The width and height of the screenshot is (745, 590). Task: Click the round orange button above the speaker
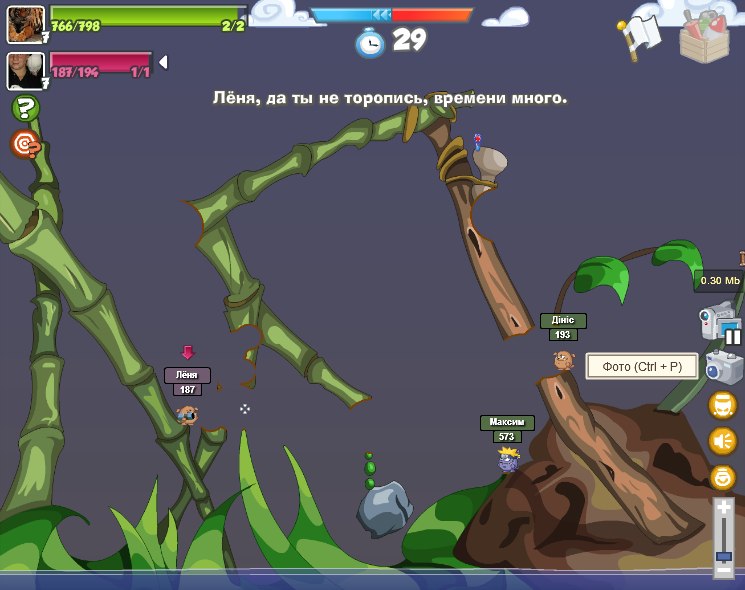pos(722,405)
